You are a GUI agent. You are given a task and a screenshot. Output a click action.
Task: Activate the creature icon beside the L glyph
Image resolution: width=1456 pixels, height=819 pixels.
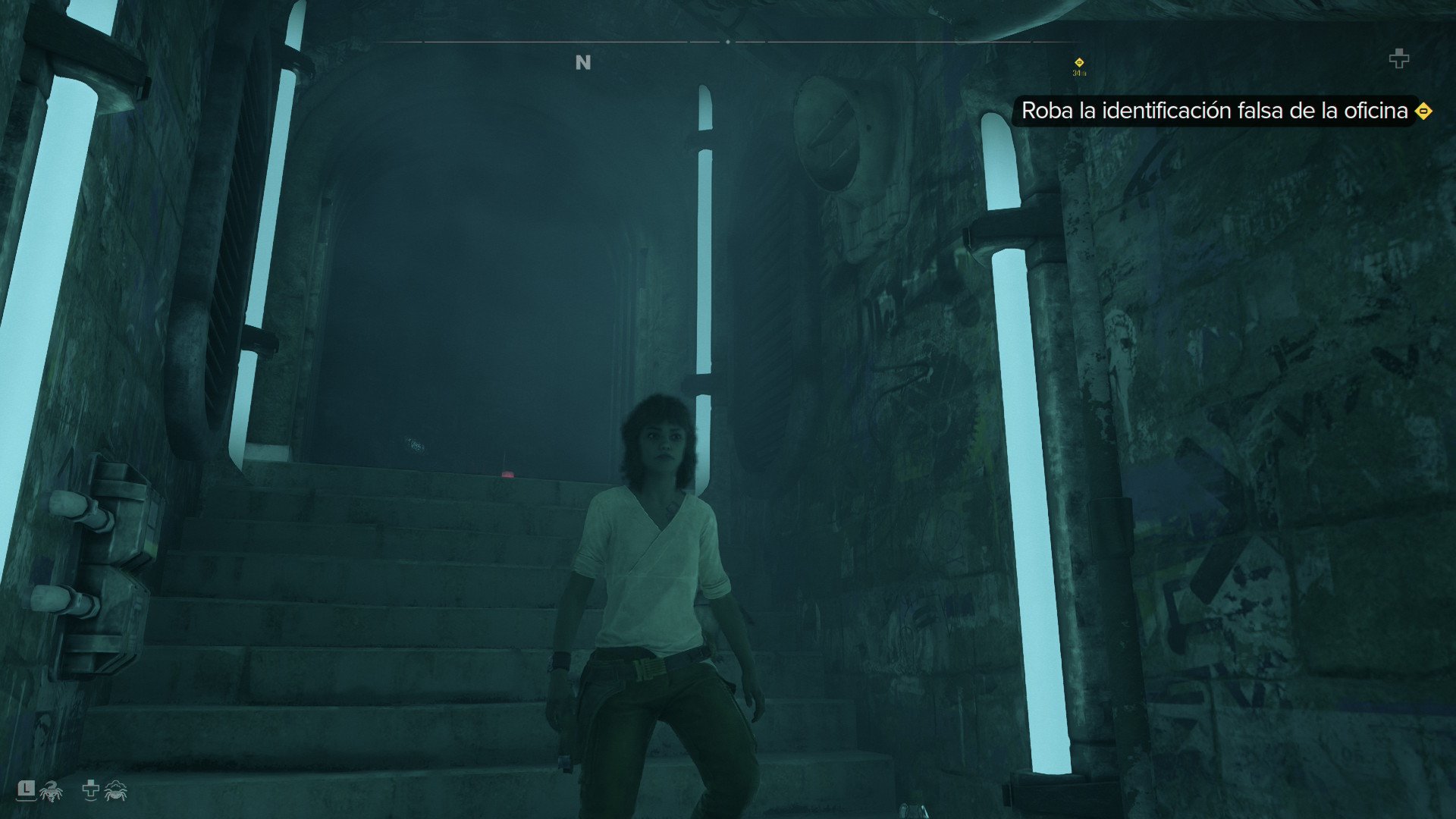point(51,791)
